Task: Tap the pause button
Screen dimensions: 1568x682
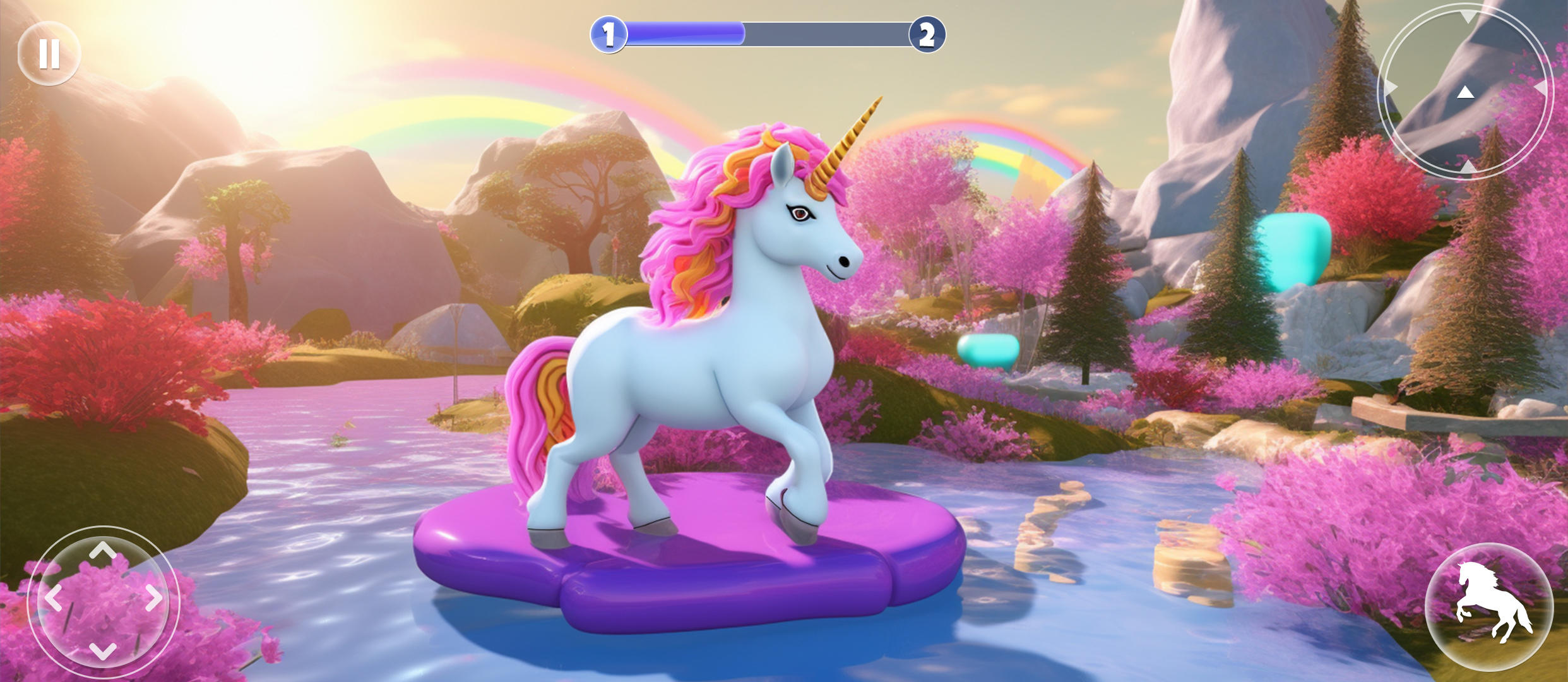Action: (x=49, y=52)
